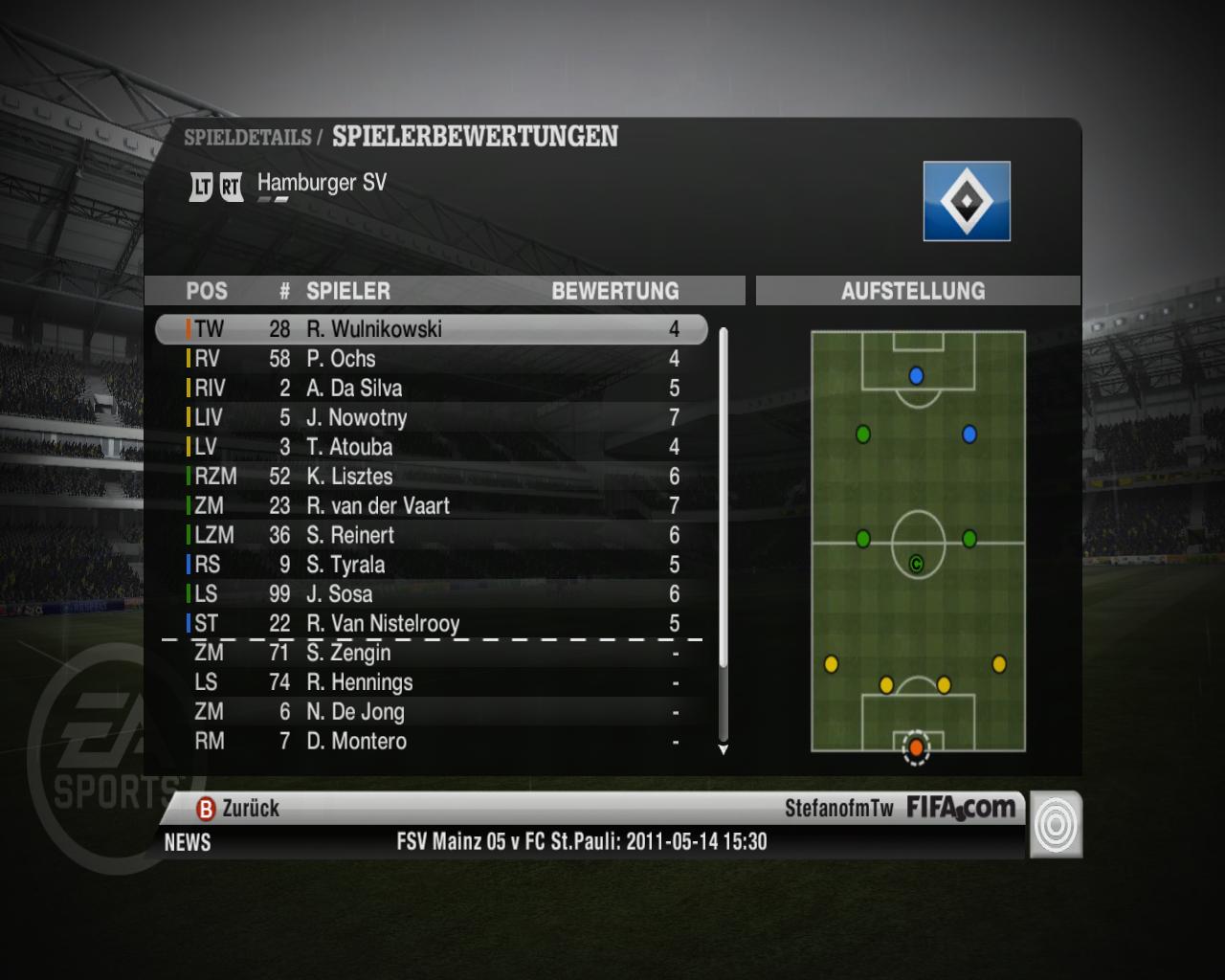Choose substitute N. De Jong
The width and height of the screenshot is (1225, 980).
coord(431,712)
